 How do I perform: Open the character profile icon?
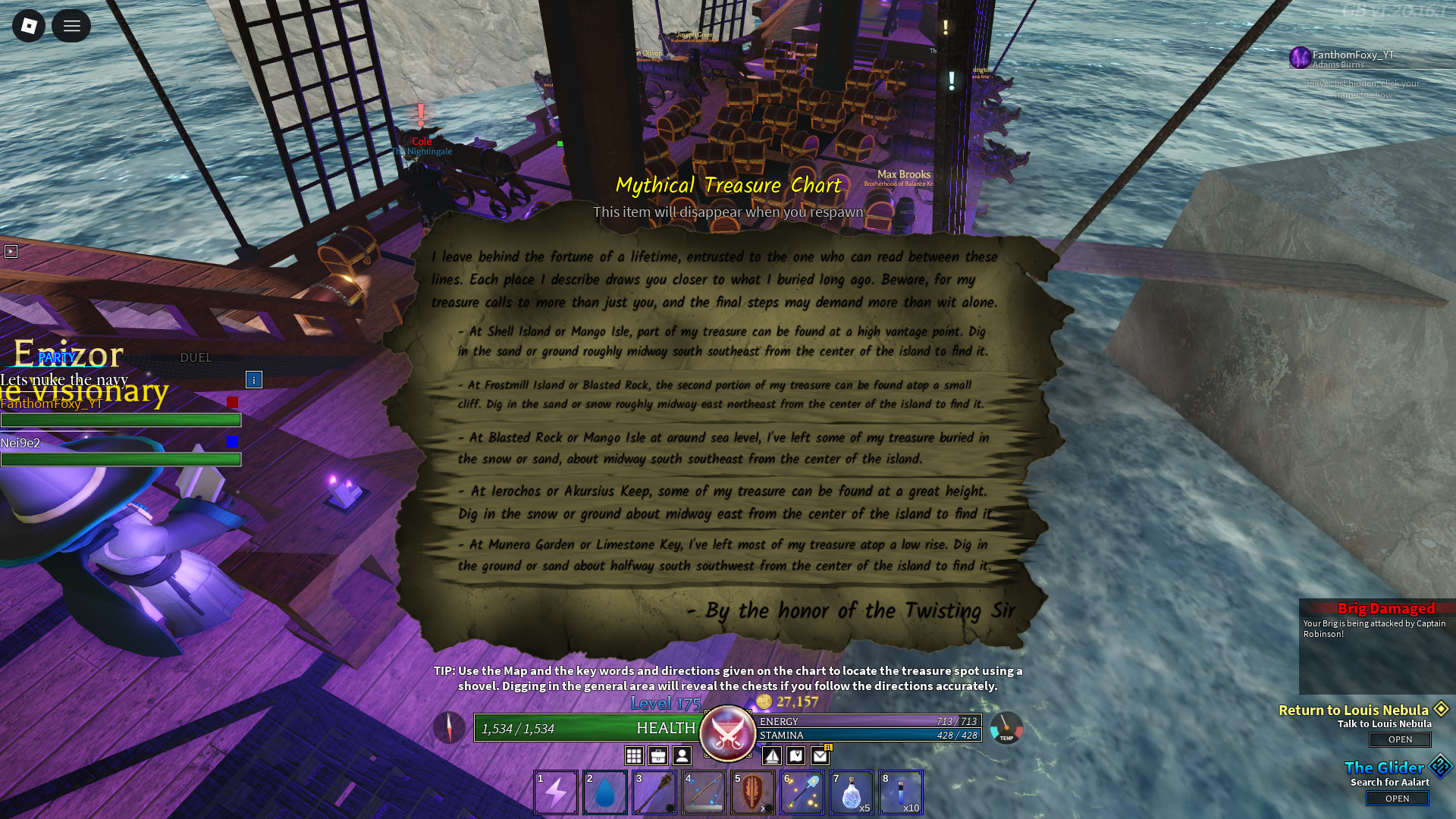[682, 755]
